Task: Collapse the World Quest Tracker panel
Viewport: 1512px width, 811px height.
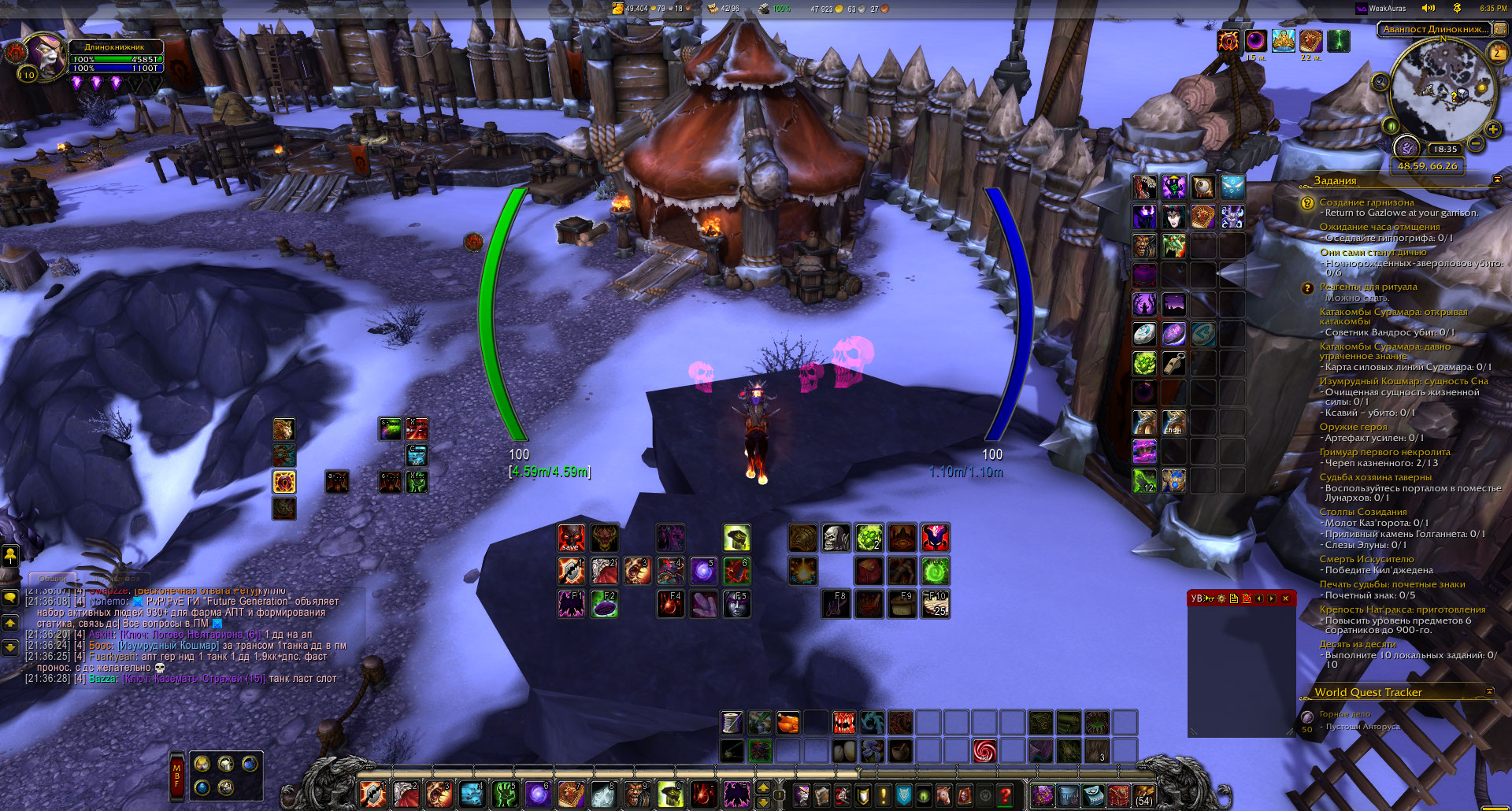Action: [1489, 691]
